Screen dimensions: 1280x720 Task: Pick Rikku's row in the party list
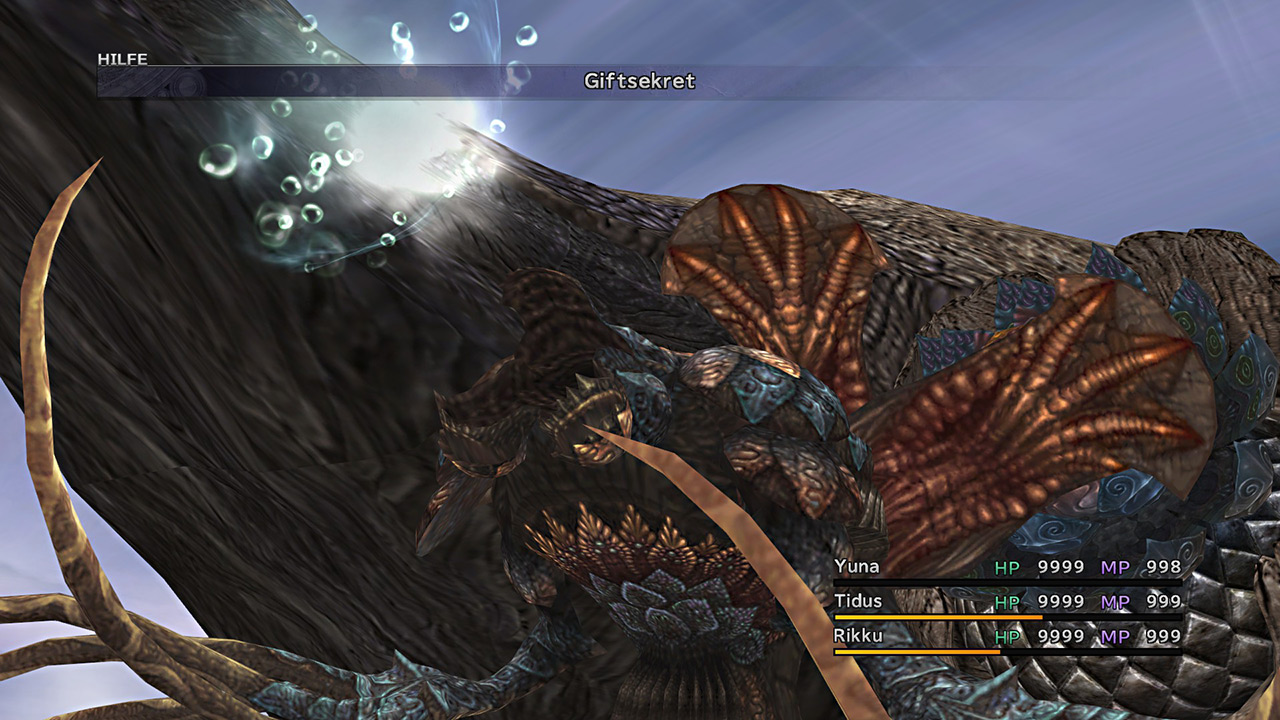1006,636
